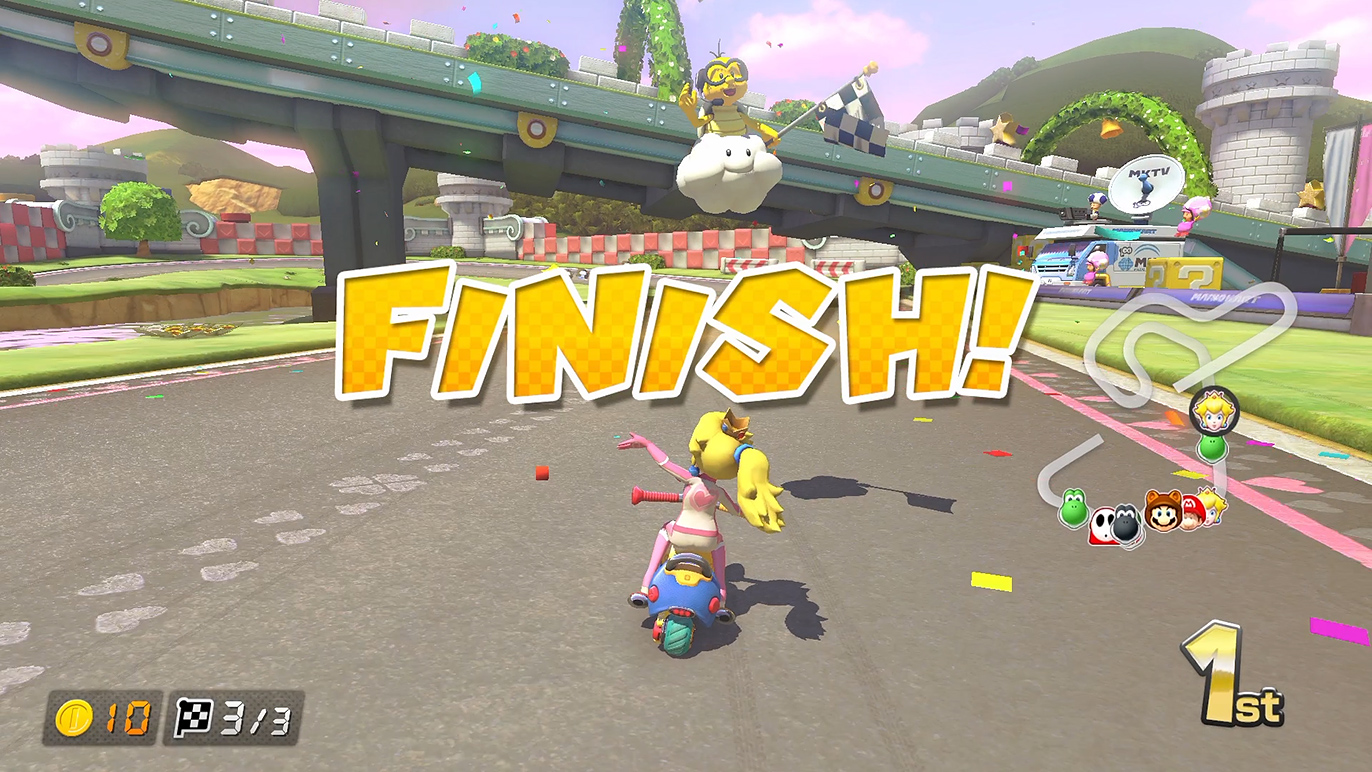Select the circled Peach marker on the minimap
Viewport: 1372px width, 772px height.
click(x=1214, y=409)
